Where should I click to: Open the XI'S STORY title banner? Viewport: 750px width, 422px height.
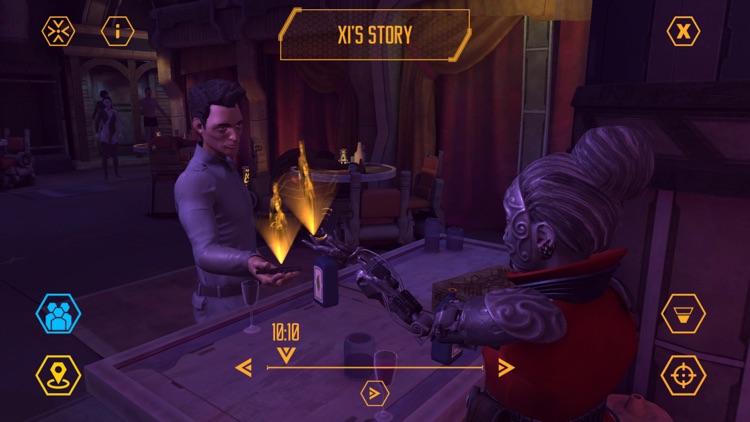click(x=374, y=35)
